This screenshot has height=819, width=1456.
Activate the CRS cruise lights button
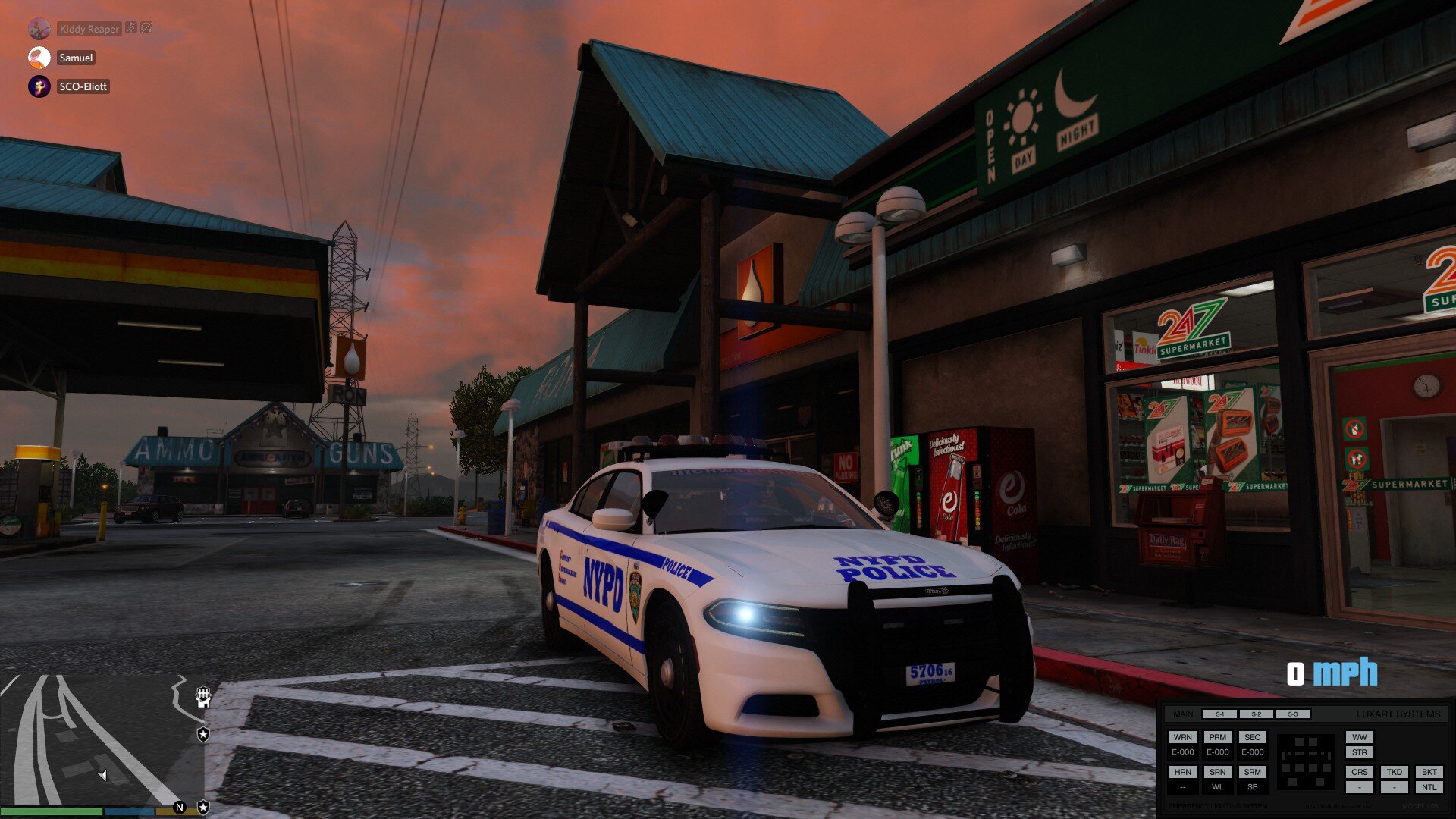pyautogui.click(x=1359, y=772)
